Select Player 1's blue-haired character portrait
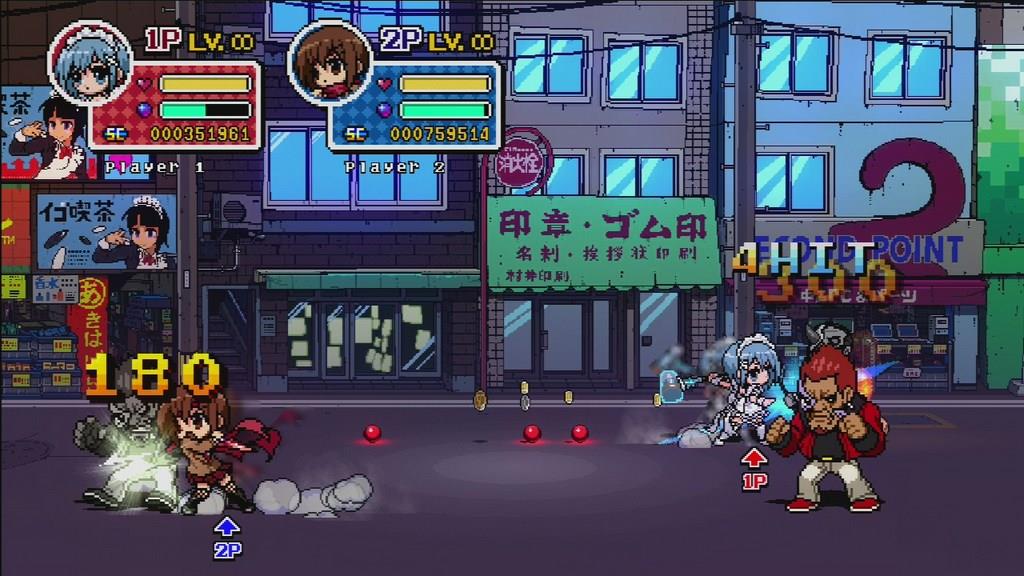 click(x=90, y=63)
